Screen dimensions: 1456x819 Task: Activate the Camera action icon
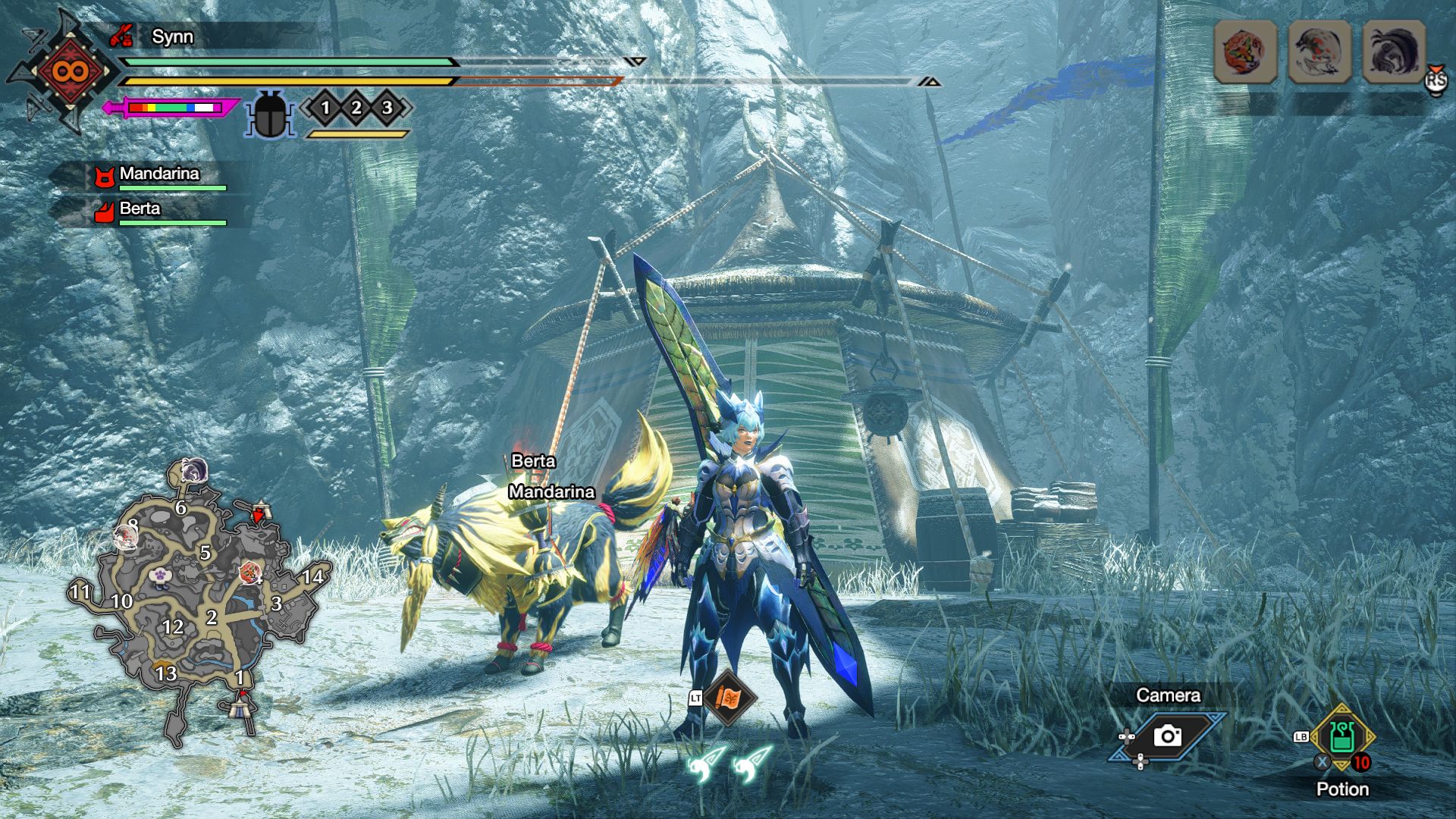(1168, 736)
